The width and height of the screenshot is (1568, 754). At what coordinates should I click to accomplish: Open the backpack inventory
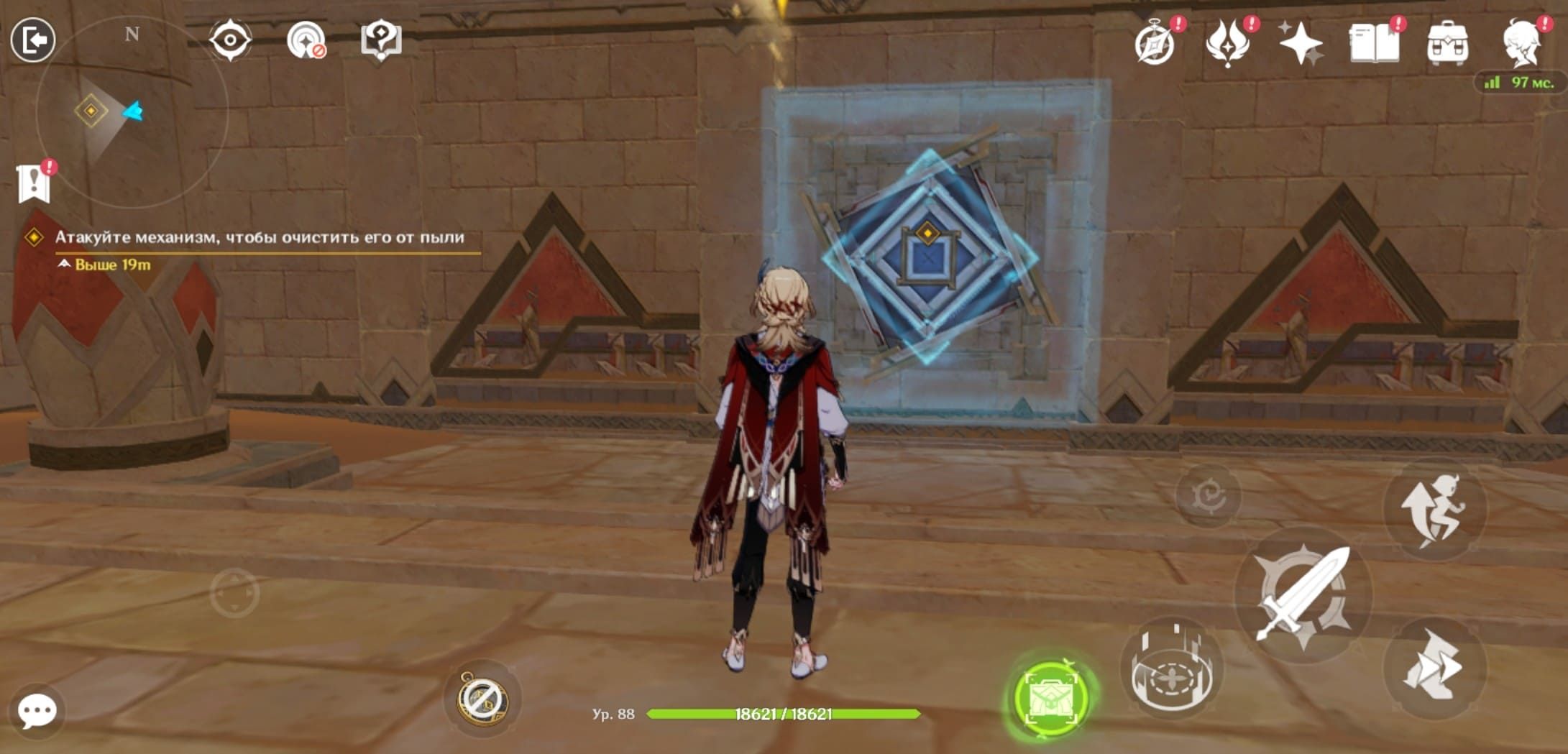(1447, 43)
